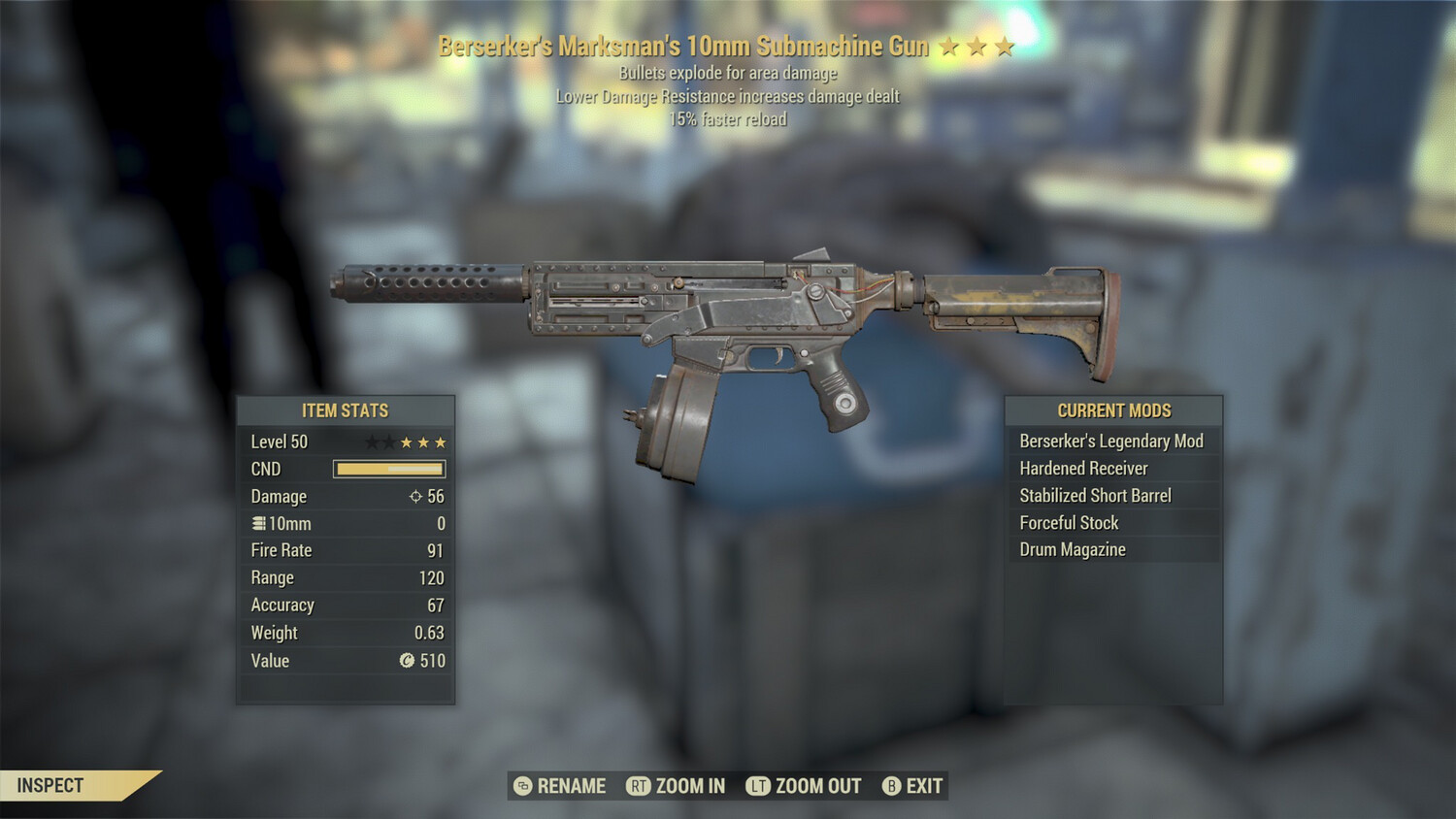Click the controller glyph beside RENAME
The image size is (1456, 819).
(x=521, y=786)
